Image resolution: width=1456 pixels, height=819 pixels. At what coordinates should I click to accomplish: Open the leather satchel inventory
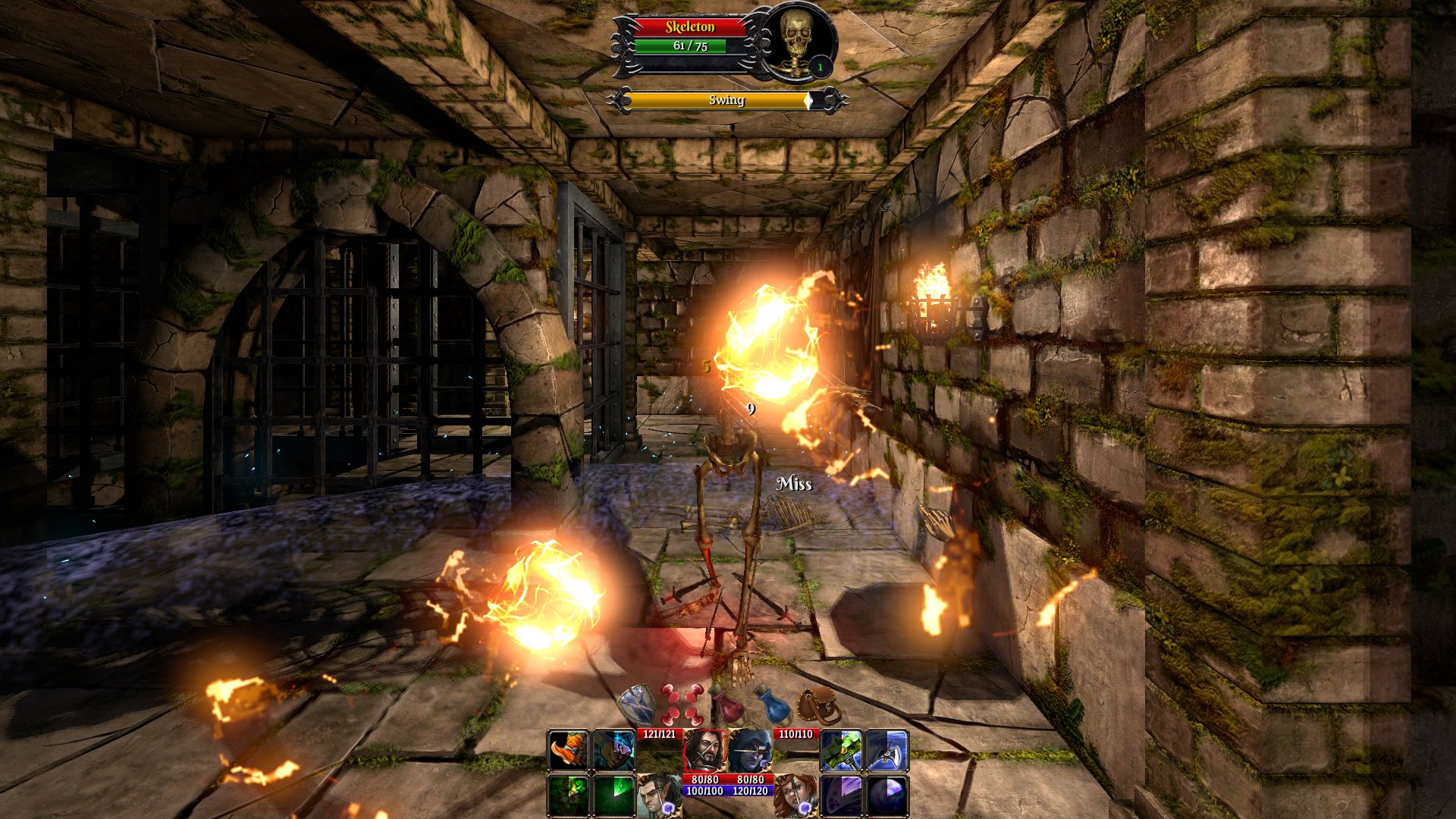tap(820, 706)
